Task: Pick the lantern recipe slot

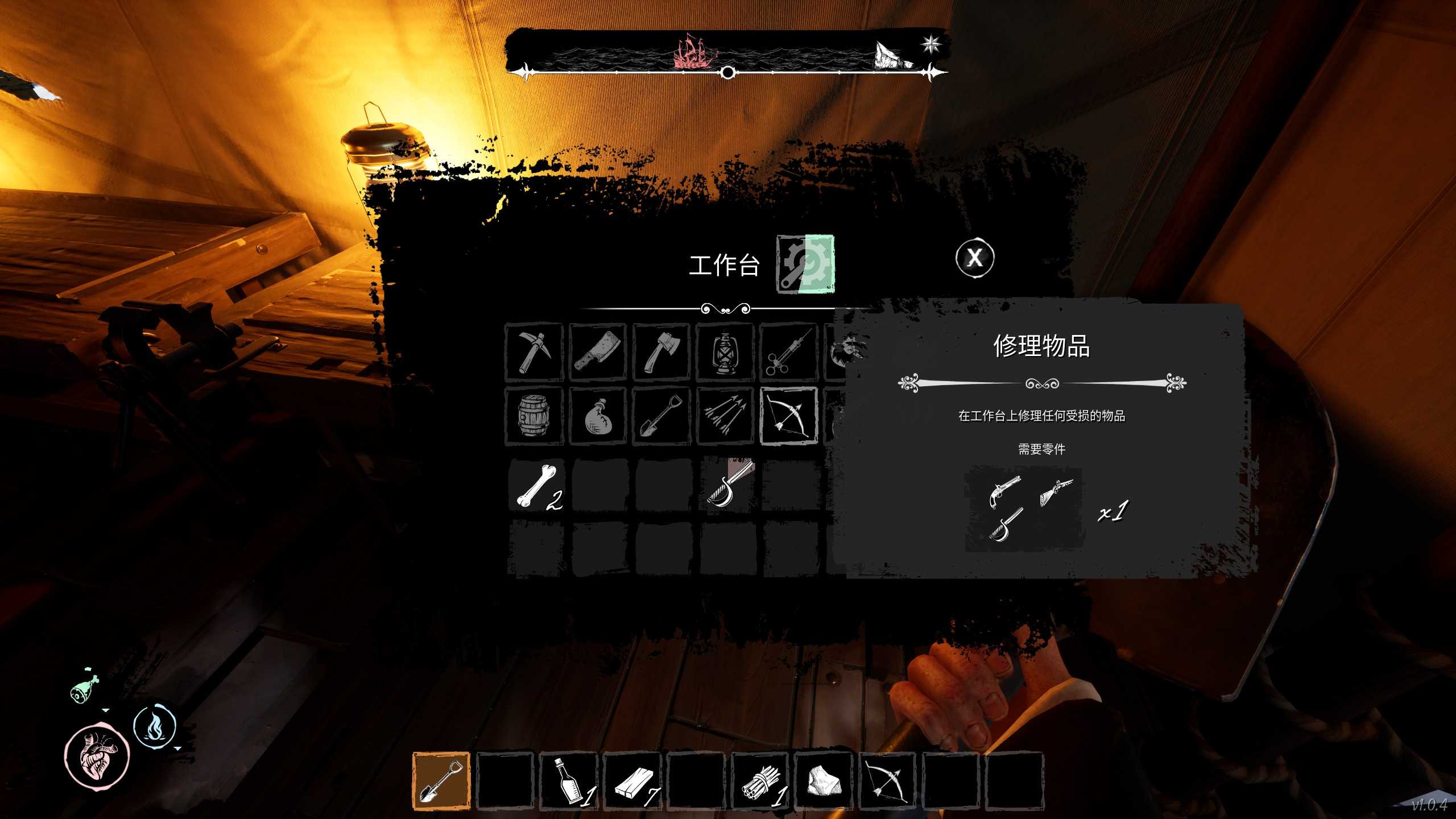Action: (725, 352)
